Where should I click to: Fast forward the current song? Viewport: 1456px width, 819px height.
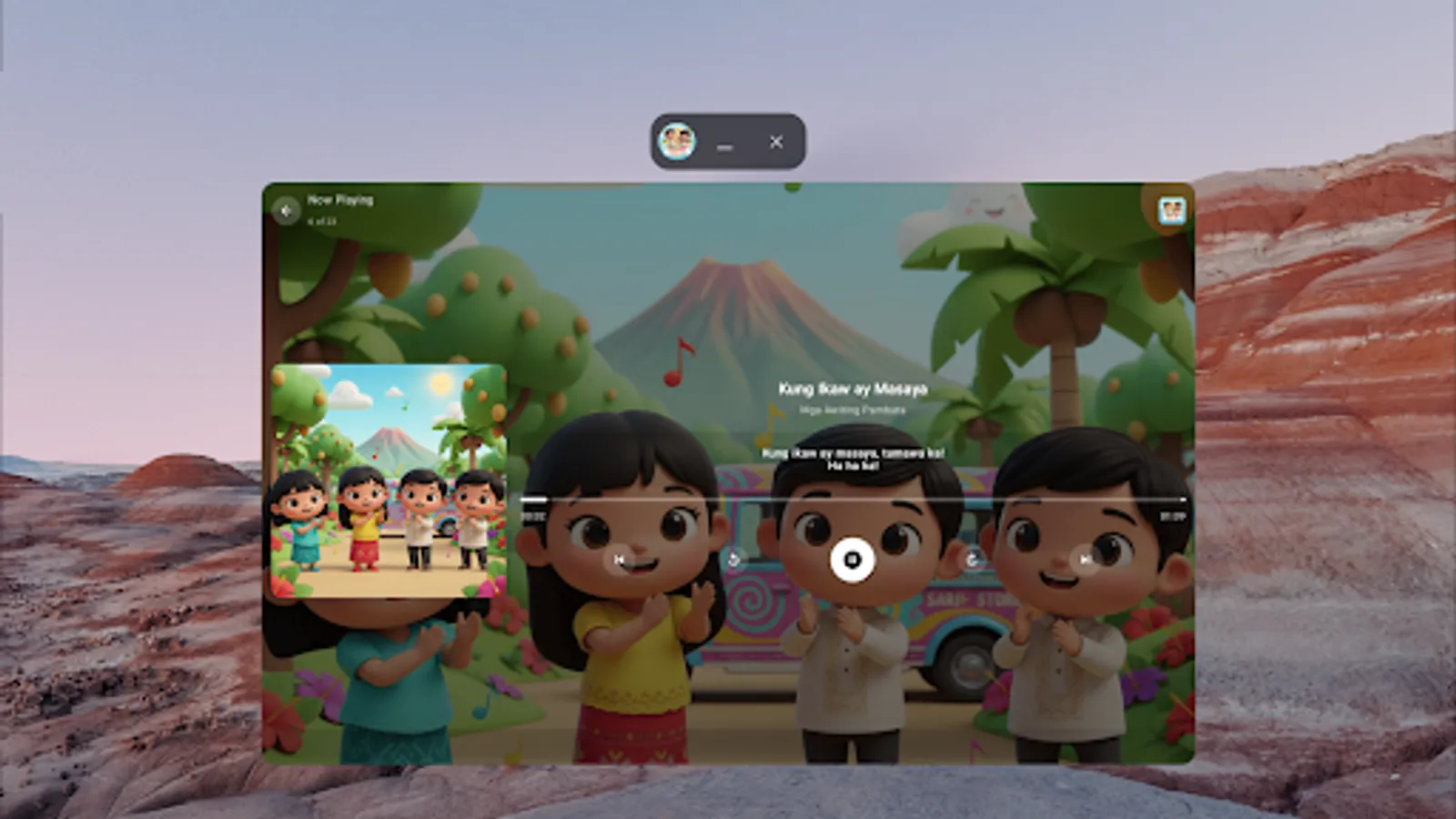[x=972, y=560]
